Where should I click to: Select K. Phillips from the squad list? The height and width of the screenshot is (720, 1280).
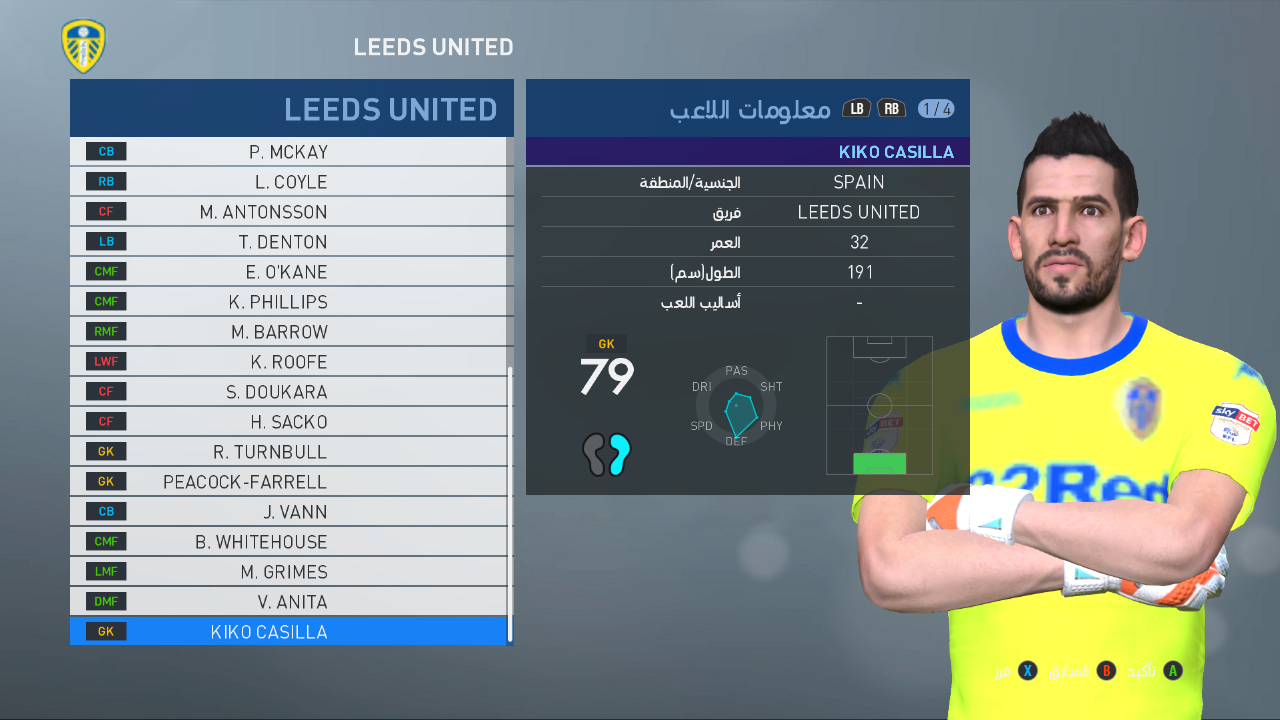click(x=290, y=301)
